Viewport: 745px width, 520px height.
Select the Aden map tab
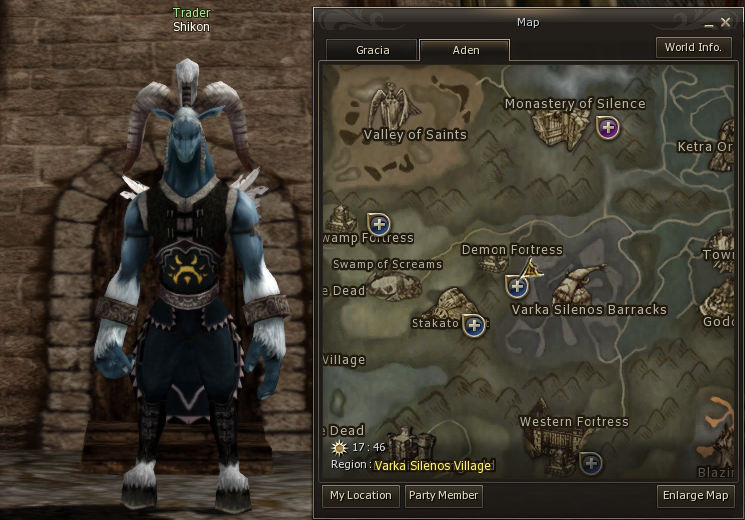(465, 50)
